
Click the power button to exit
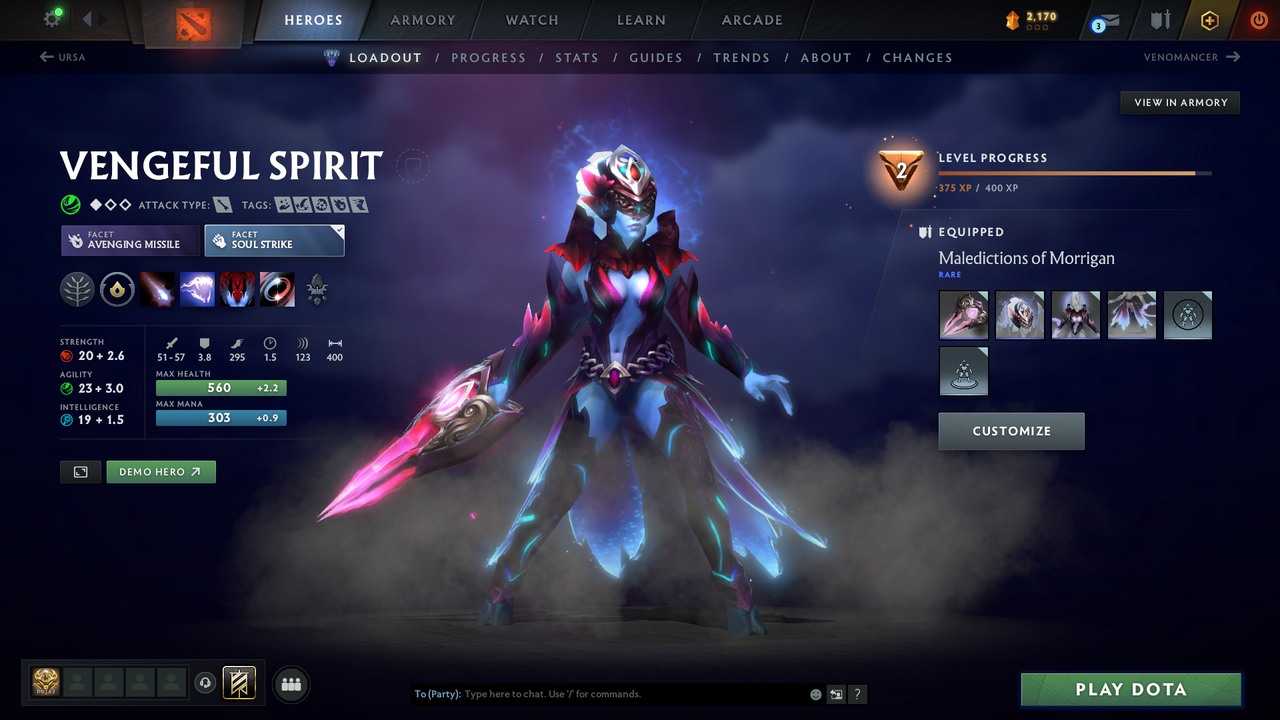(1258, 20)
